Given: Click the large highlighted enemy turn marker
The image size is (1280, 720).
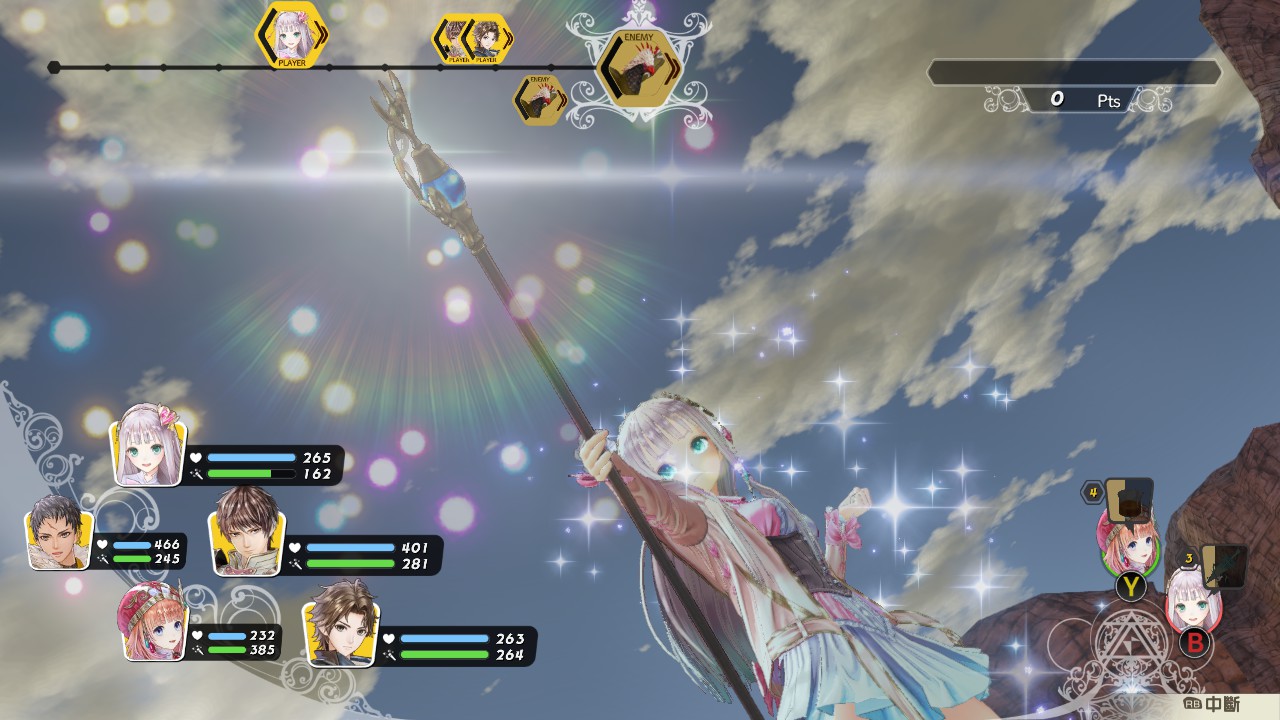Looking at the screenshot, I should (x=638, y=68).
